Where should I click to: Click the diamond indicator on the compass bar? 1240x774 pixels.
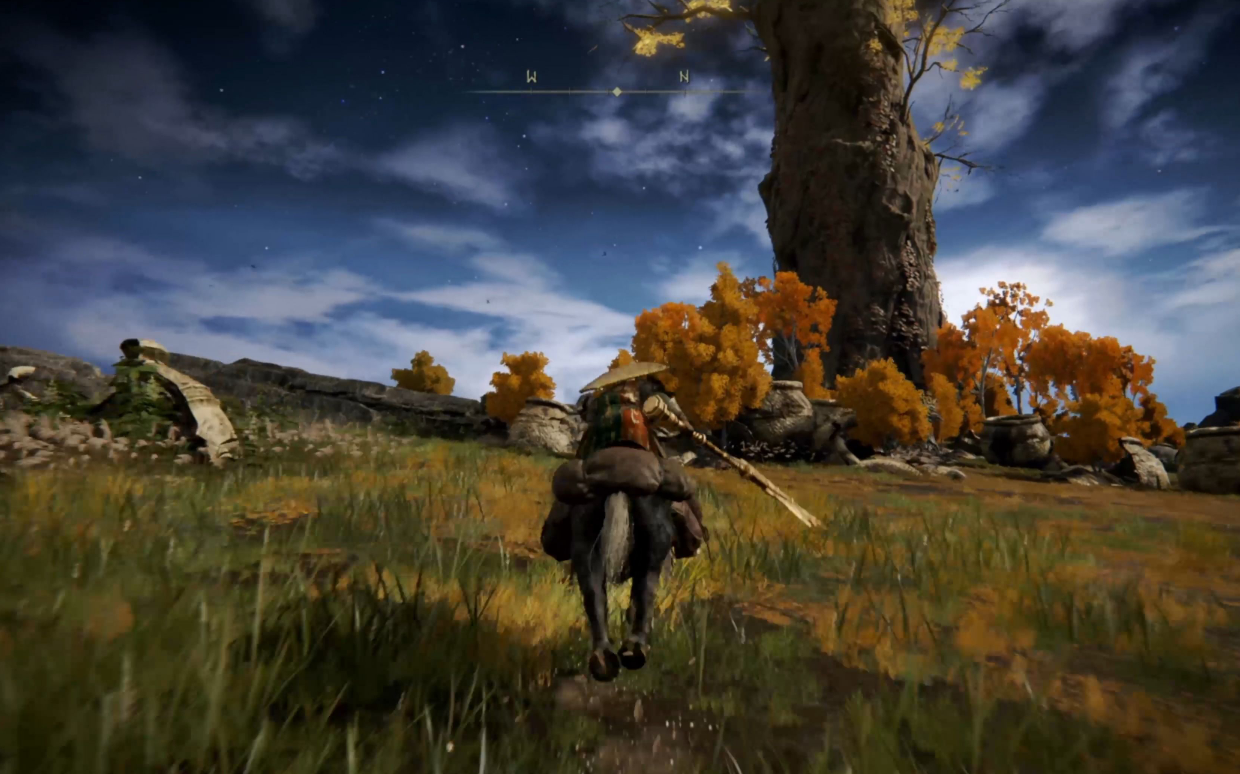click(617, 91)
